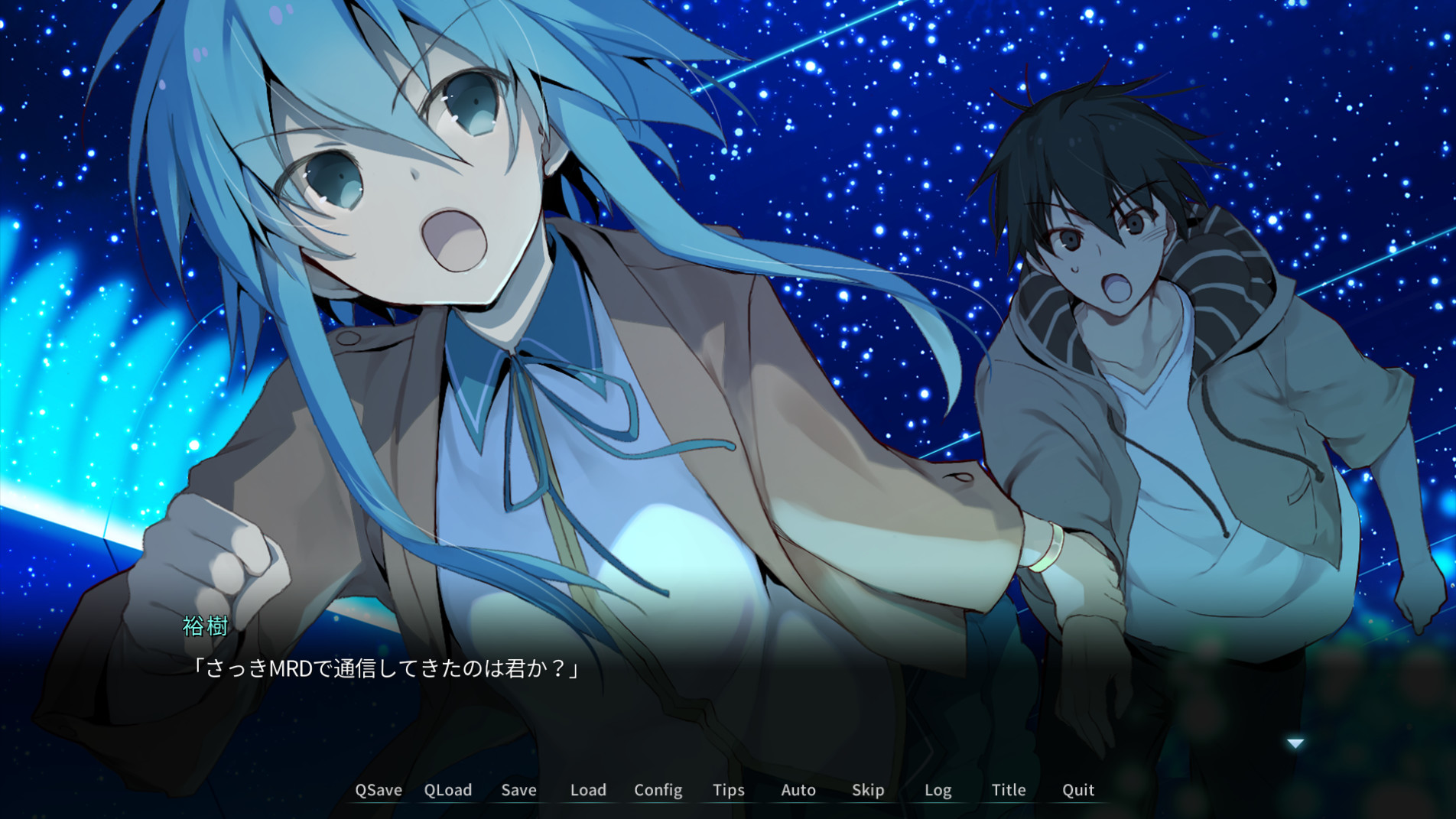
Task: Click the glowing advance triangle indicator
Action: tap(1295, 742)
